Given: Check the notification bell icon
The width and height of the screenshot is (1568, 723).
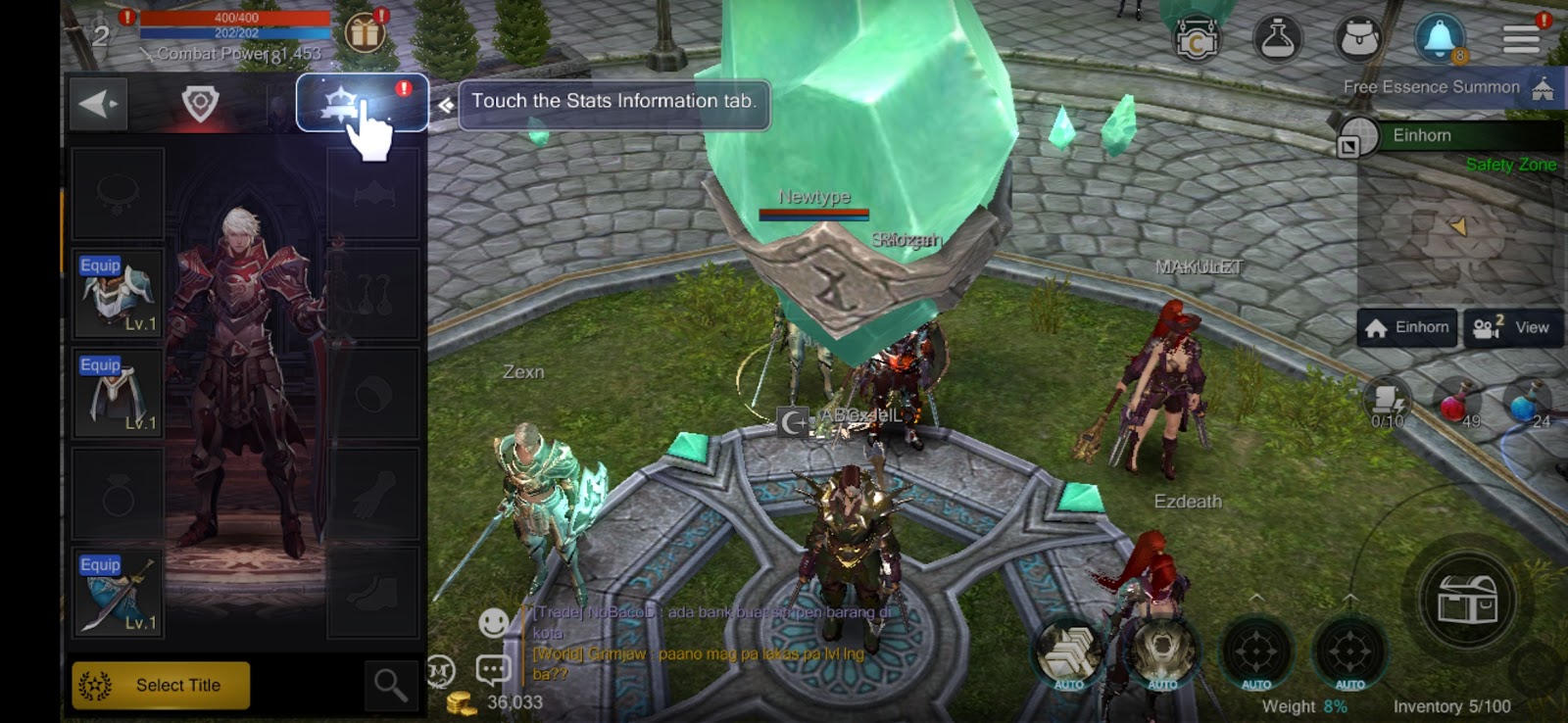Looking at the screenshot, I should (1439, 39).
